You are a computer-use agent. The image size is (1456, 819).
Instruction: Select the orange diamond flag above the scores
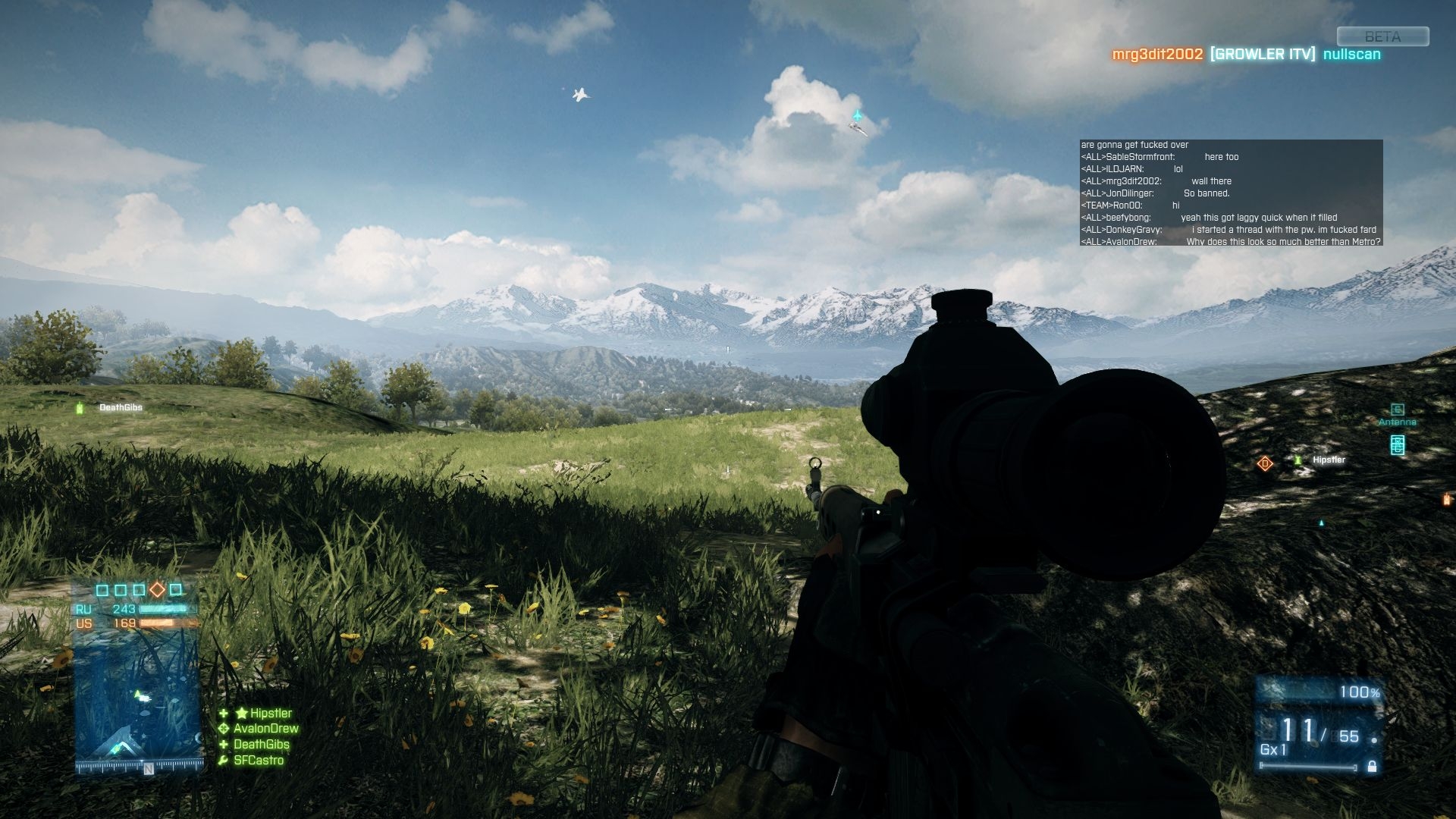click(157, 589)
